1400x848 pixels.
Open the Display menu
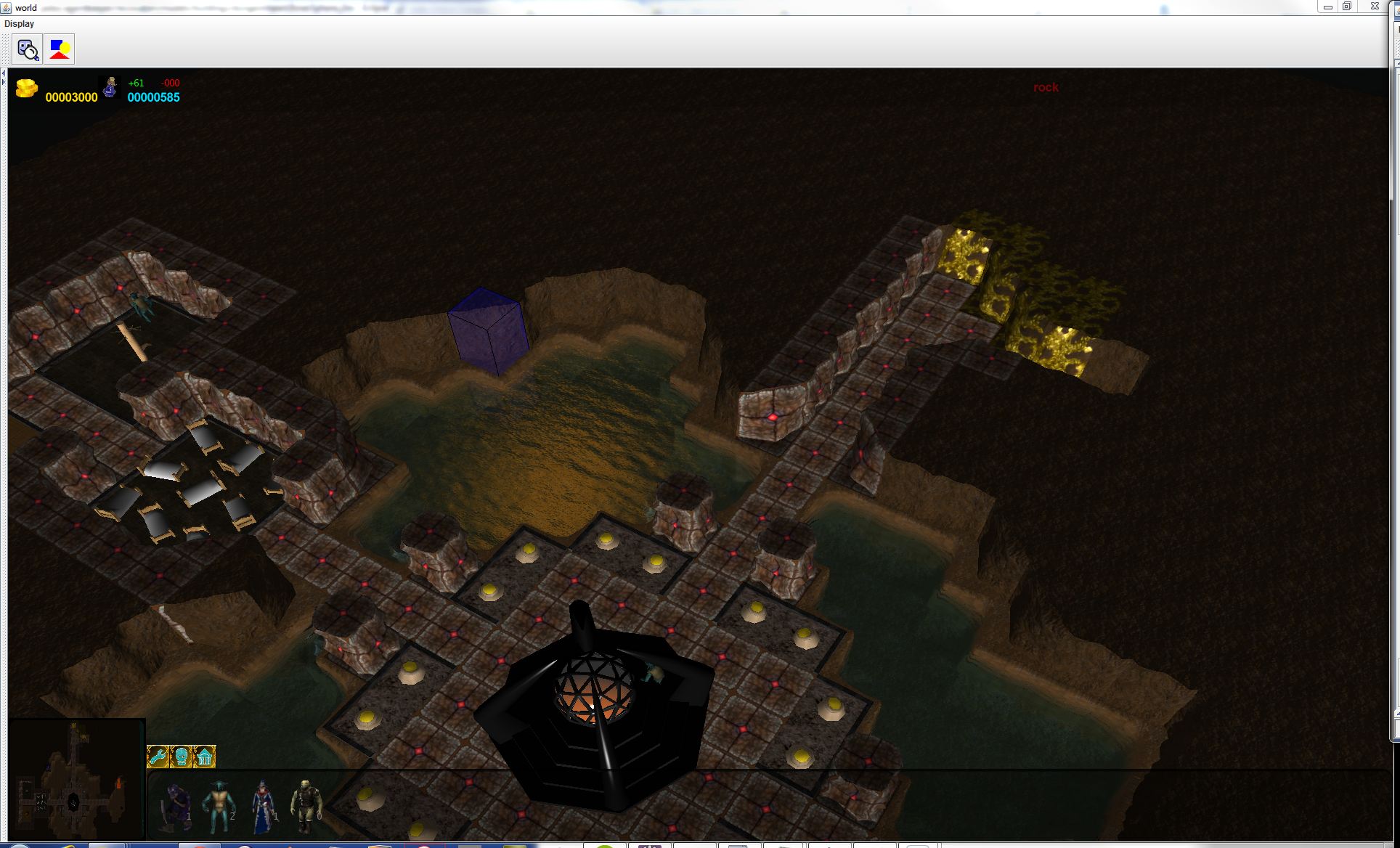pyautogui.click(x=19, y=24)
